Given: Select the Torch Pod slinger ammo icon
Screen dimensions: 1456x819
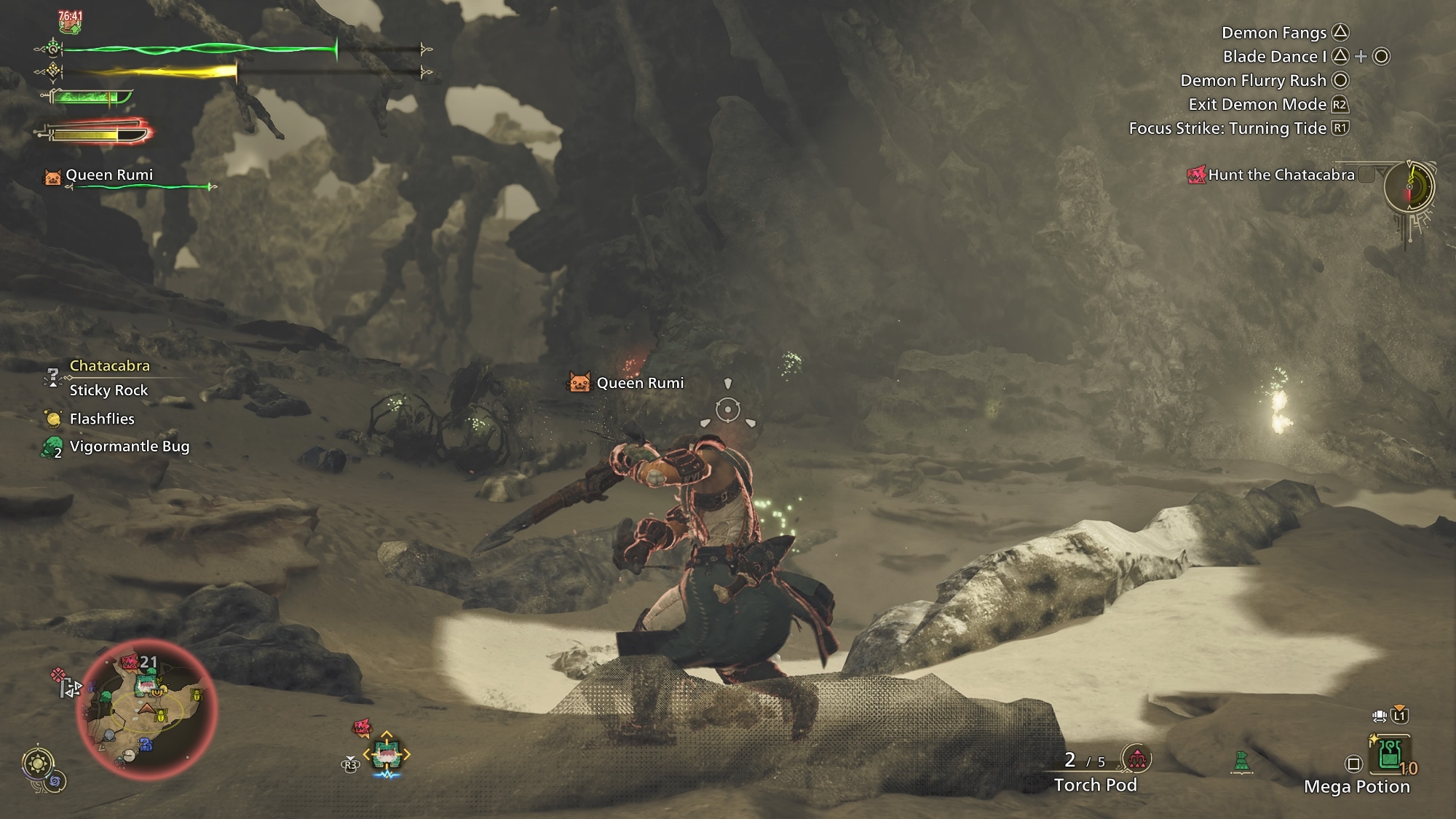Looking at the screenshot, I should point(1136,759).
